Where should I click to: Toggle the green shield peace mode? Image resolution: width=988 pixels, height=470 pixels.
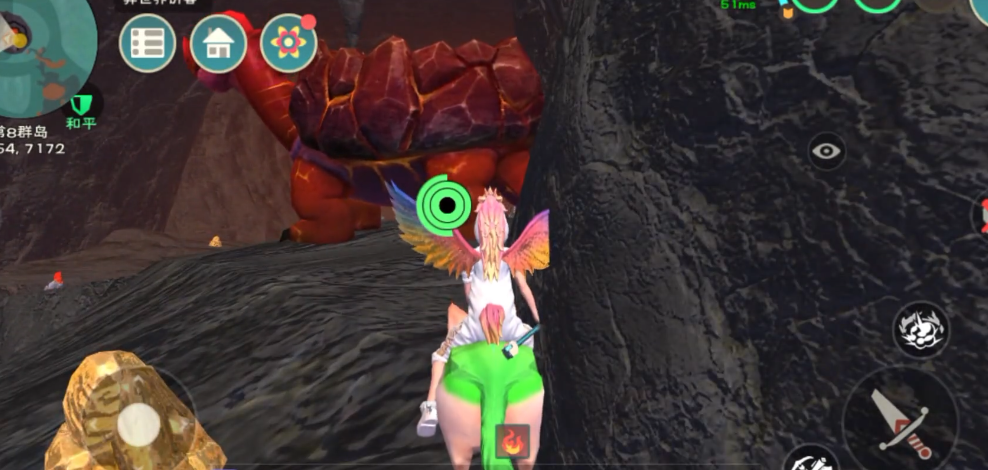point(81,103)
